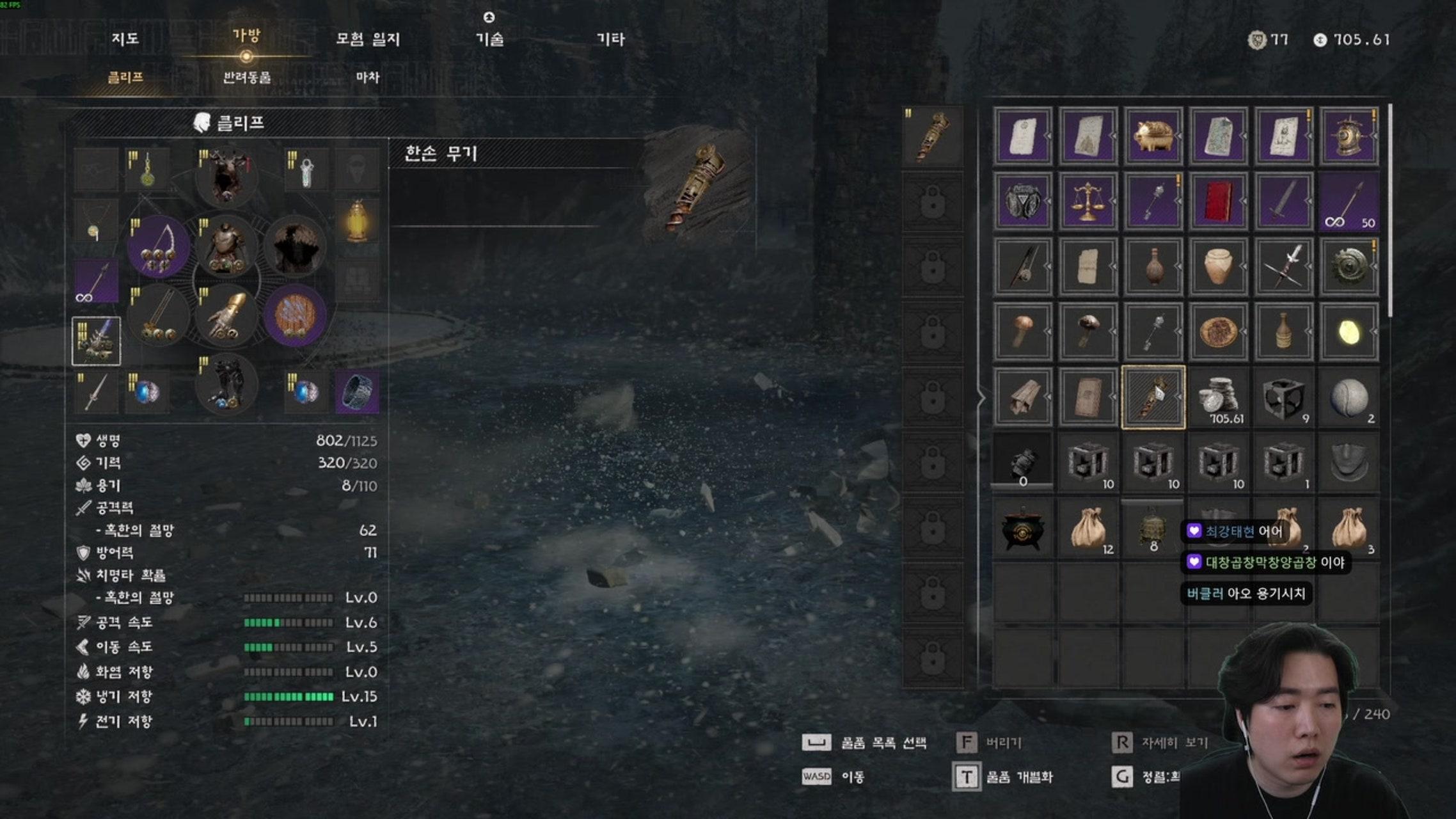
Task: Select the 기타 tab
Action: (x=610, y=39)
